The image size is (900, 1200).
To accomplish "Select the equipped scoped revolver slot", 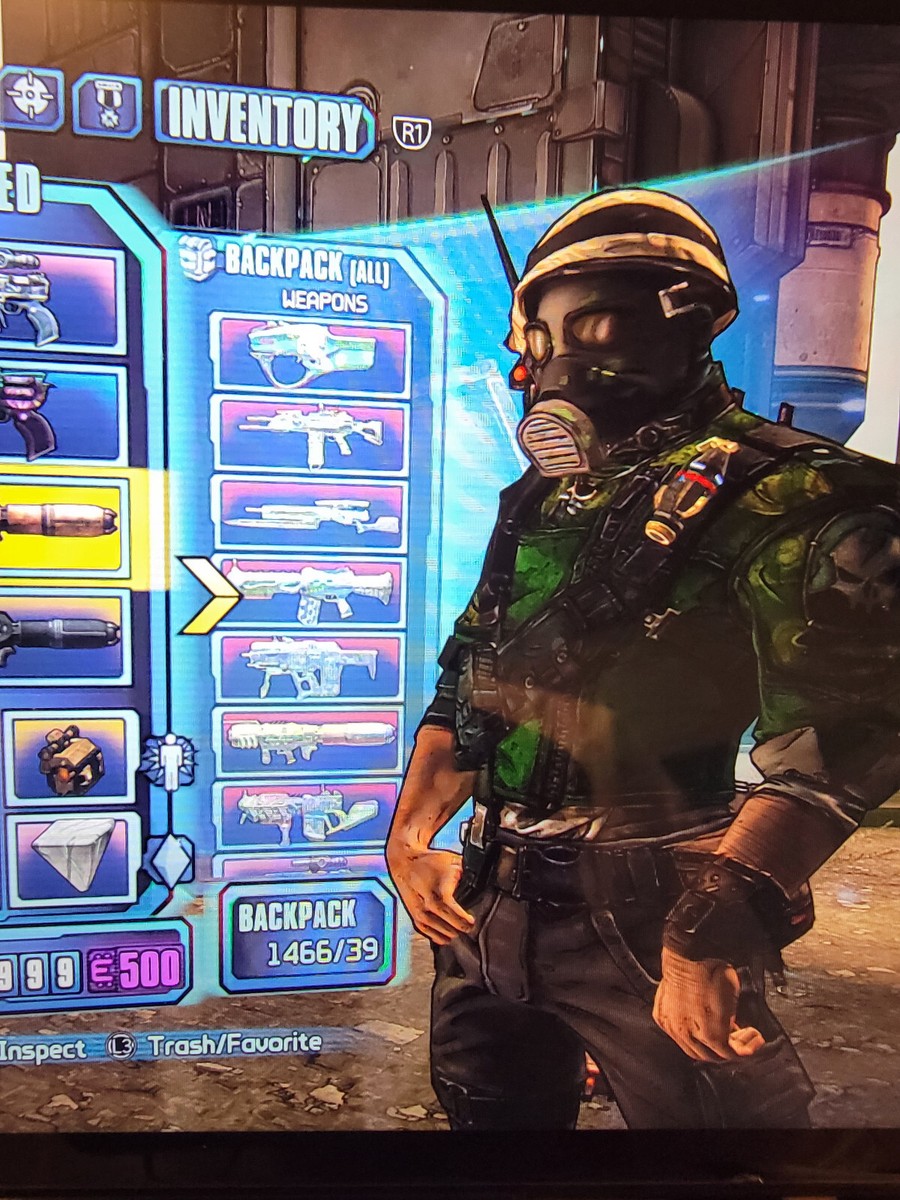I will click(58, 298).
